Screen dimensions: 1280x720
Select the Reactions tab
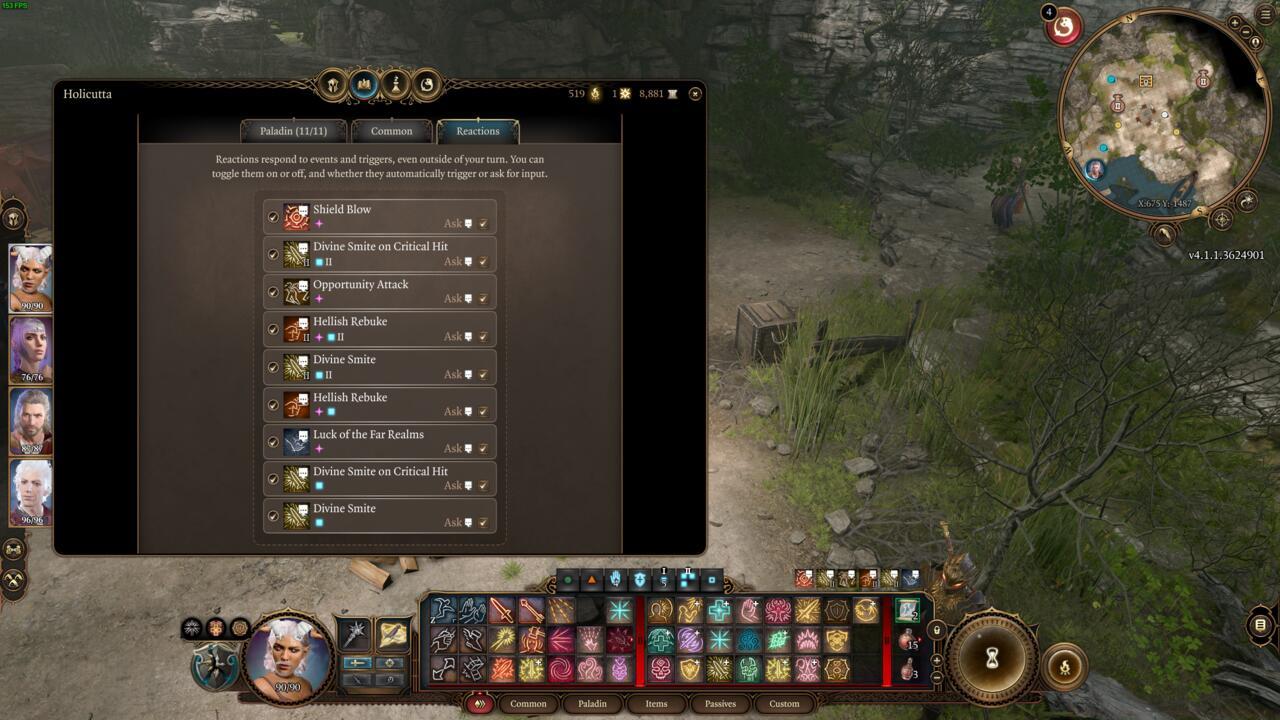click(478, 131)
